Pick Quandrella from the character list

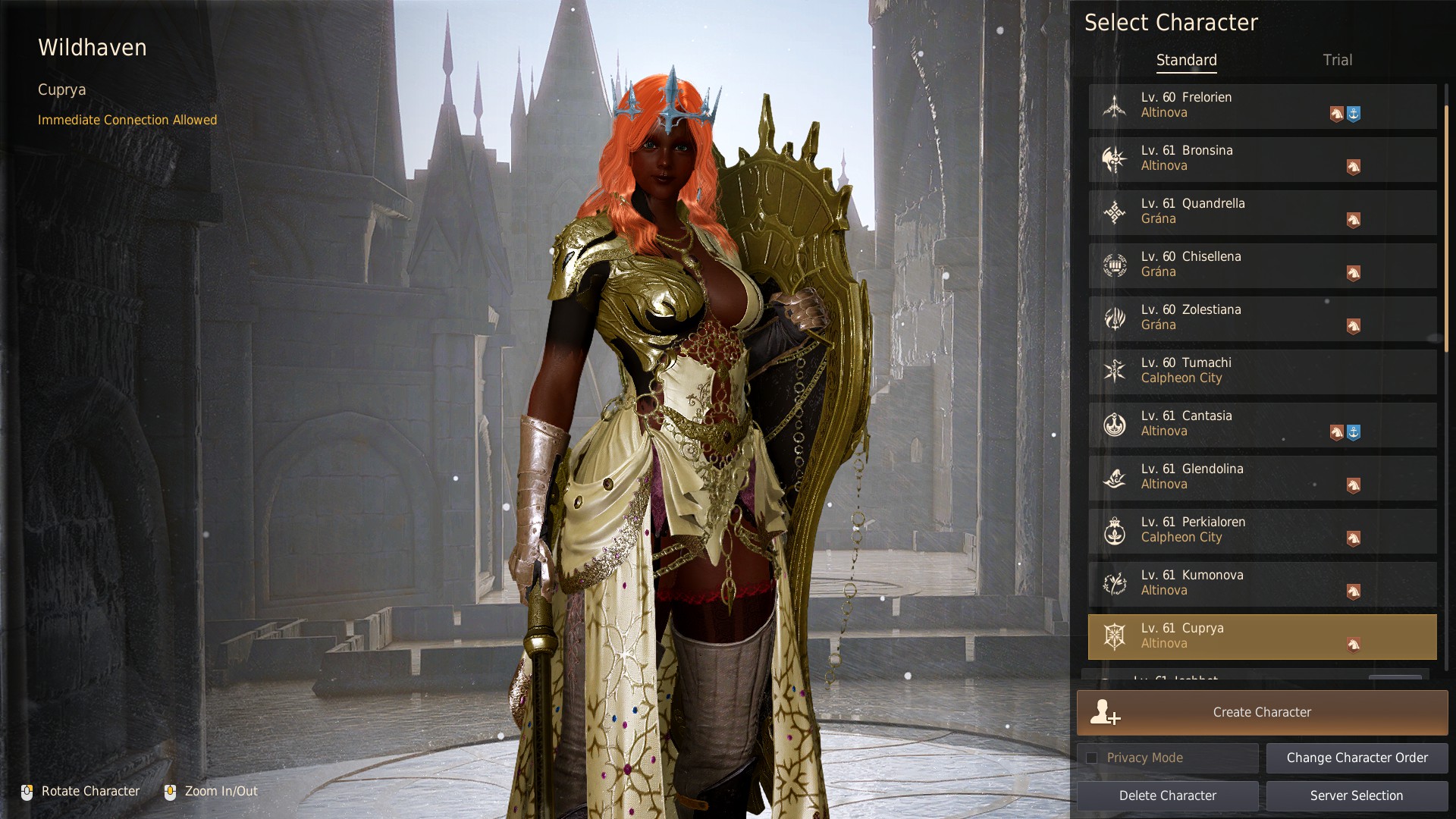(1262, 212)
